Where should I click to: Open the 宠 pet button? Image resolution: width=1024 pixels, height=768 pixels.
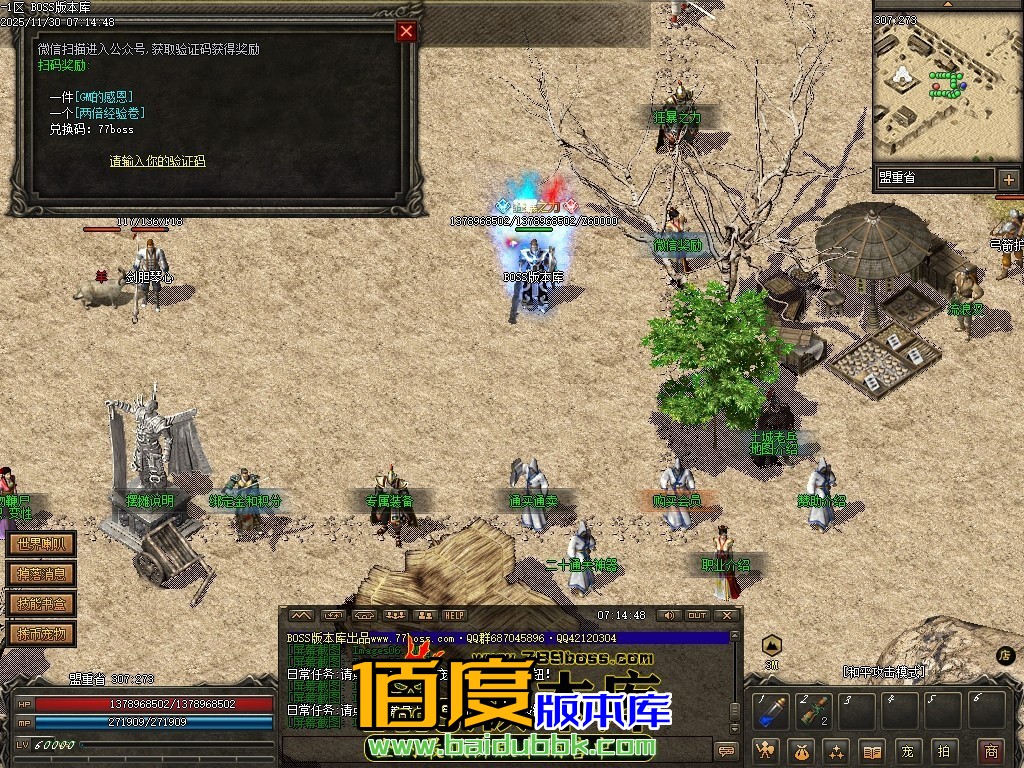click(x=907, y=750)
